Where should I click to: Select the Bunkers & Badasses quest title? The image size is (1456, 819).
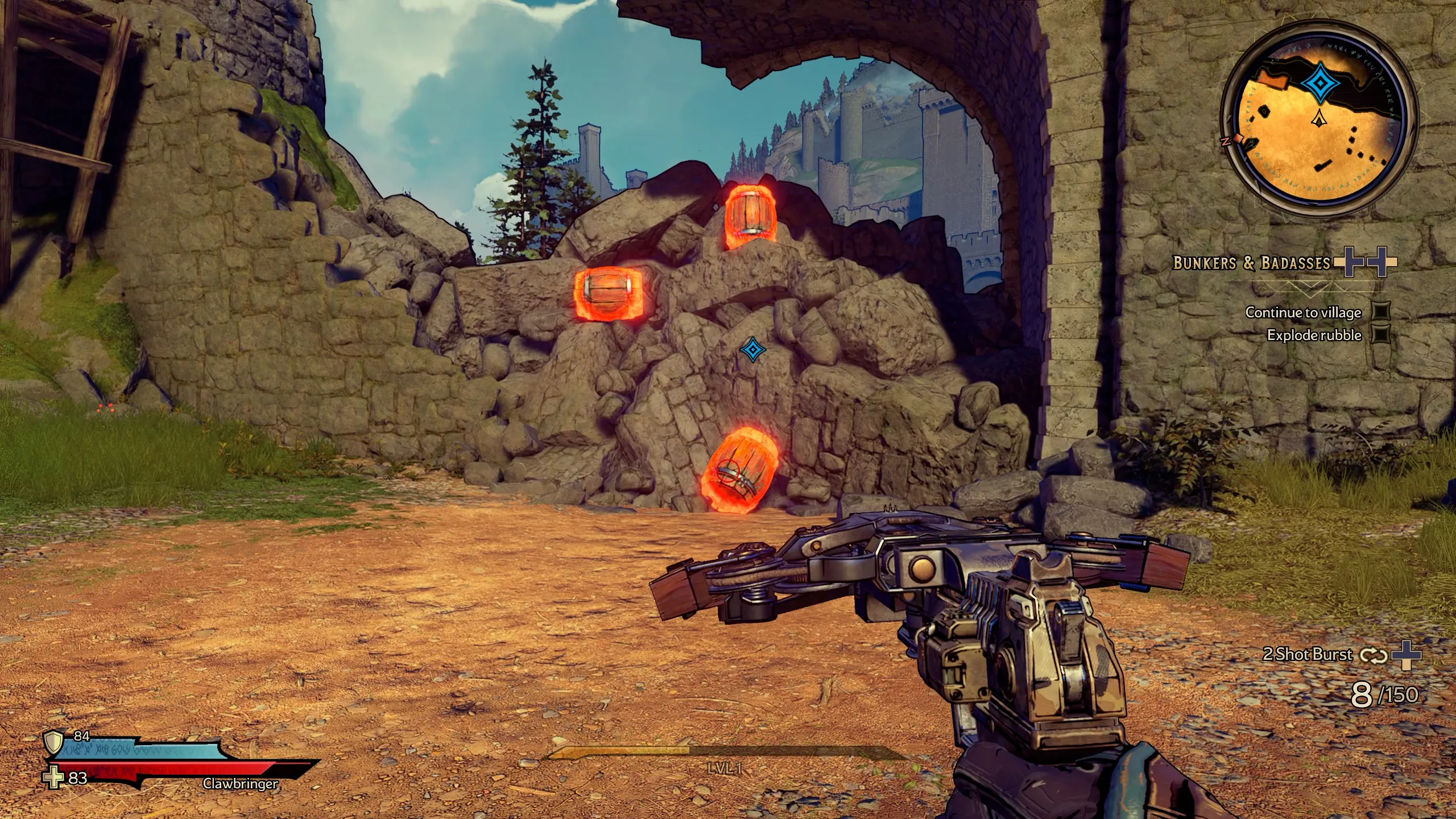click(1251, 263)
